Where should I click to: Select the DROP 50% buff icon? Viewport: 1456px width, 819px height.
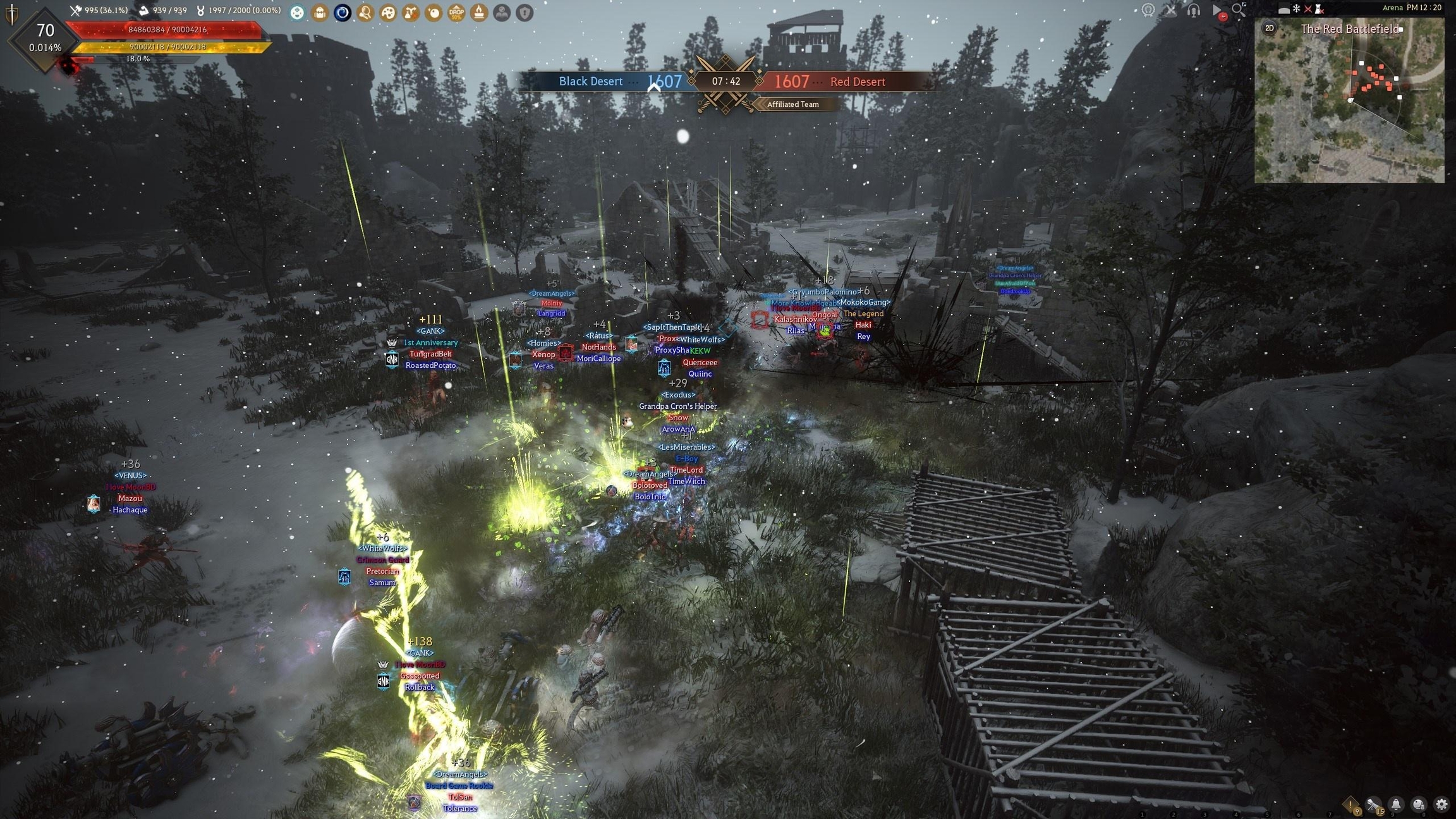[456, 12]
